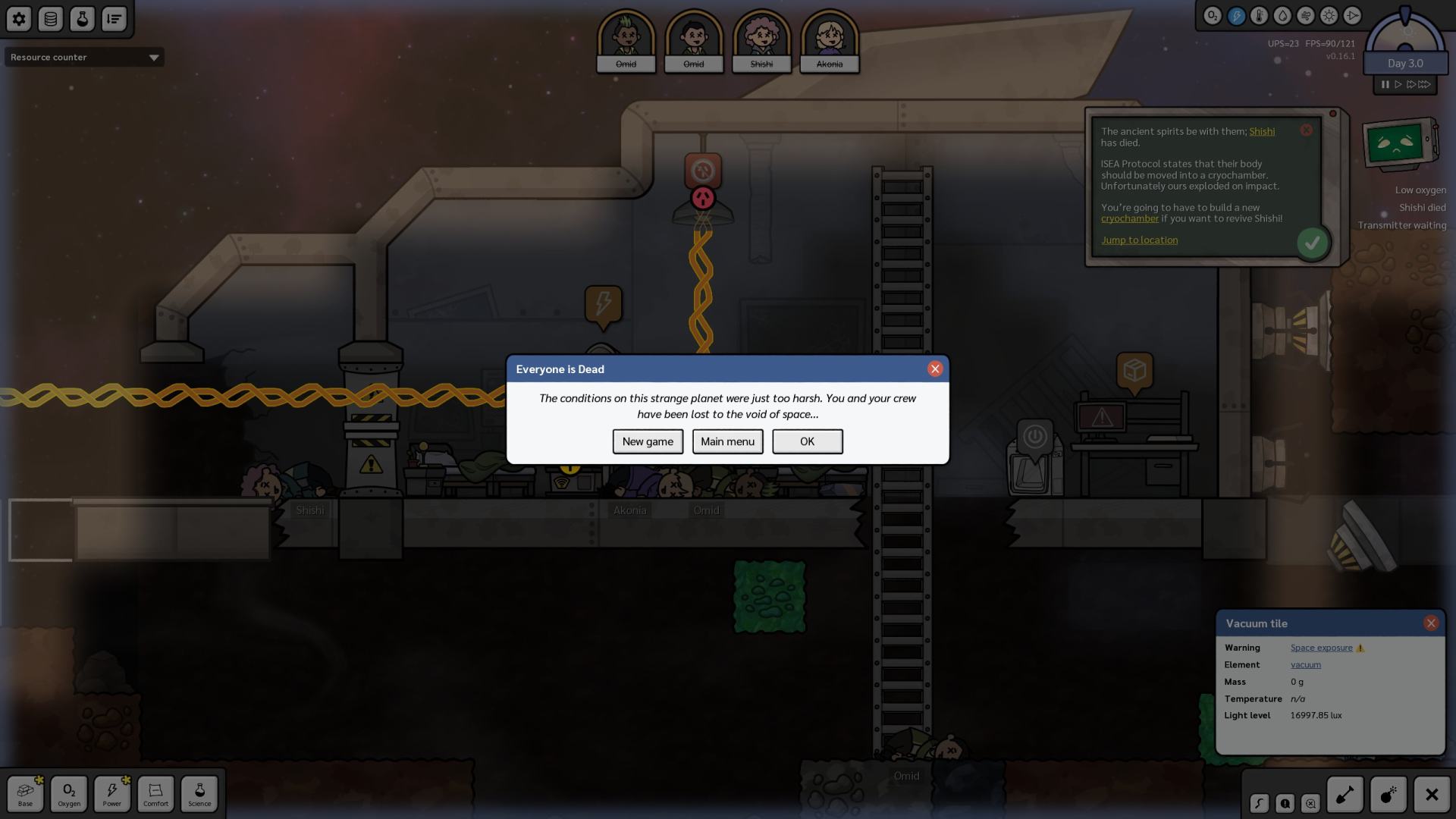Open the cryochamber link in the notification
This screenshot has width=1456, height=819.
[x=1129, y=218]
